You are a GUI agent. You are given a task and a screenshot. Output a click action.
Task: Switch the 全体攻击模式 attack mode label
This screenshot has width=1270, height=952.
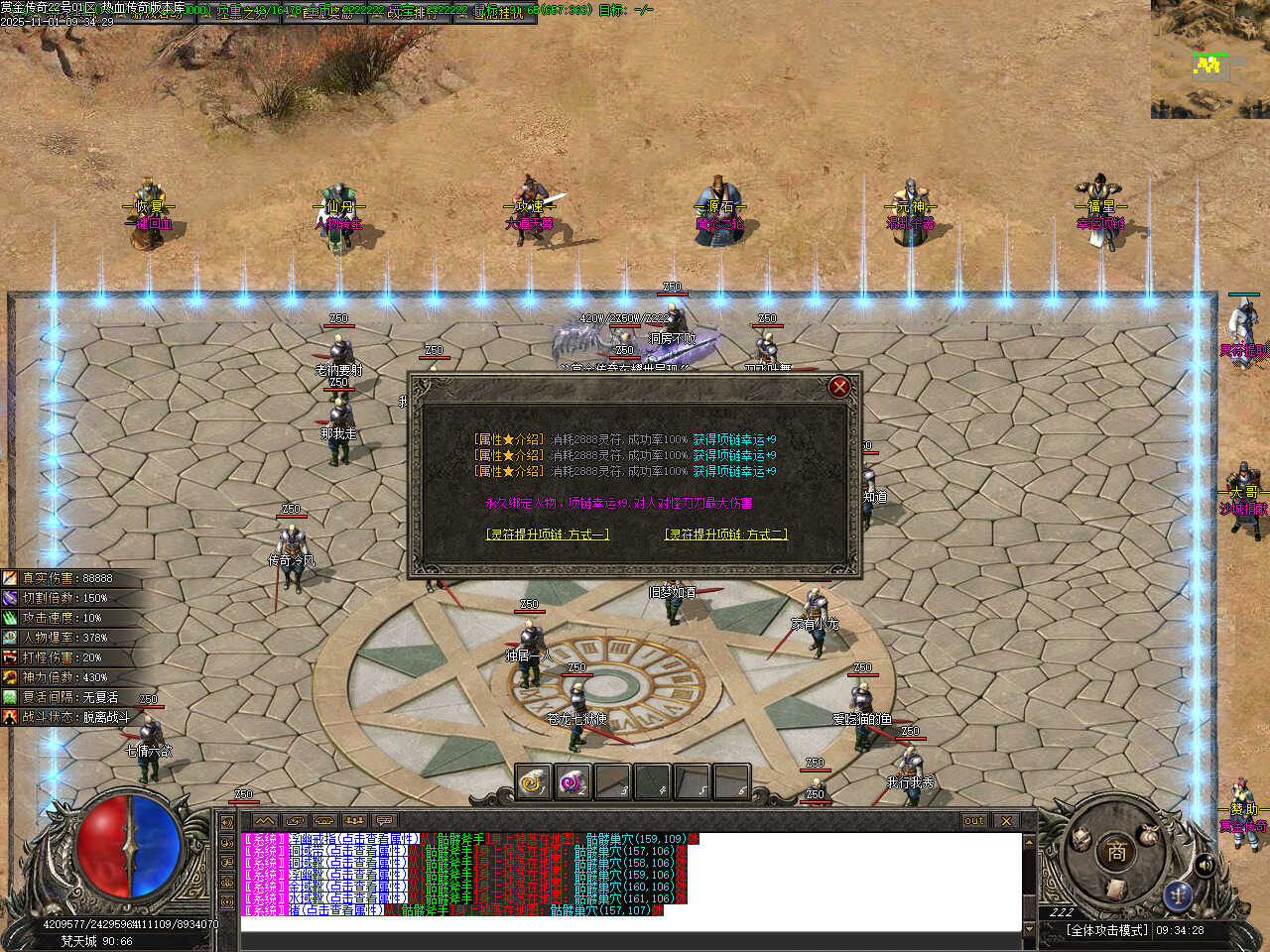pos(1106,930)
